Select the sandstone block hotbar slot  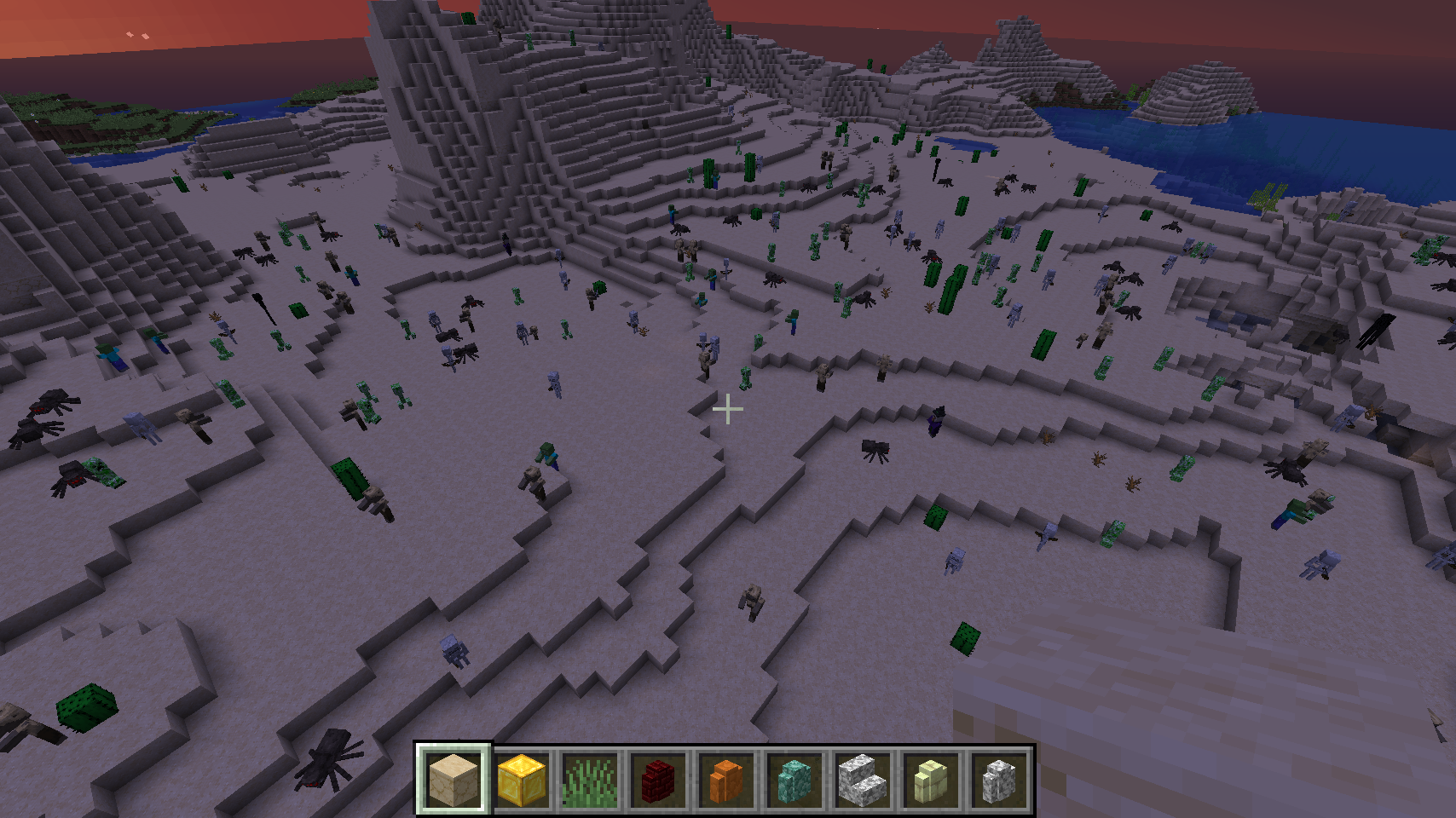click(x=453, y=779)
